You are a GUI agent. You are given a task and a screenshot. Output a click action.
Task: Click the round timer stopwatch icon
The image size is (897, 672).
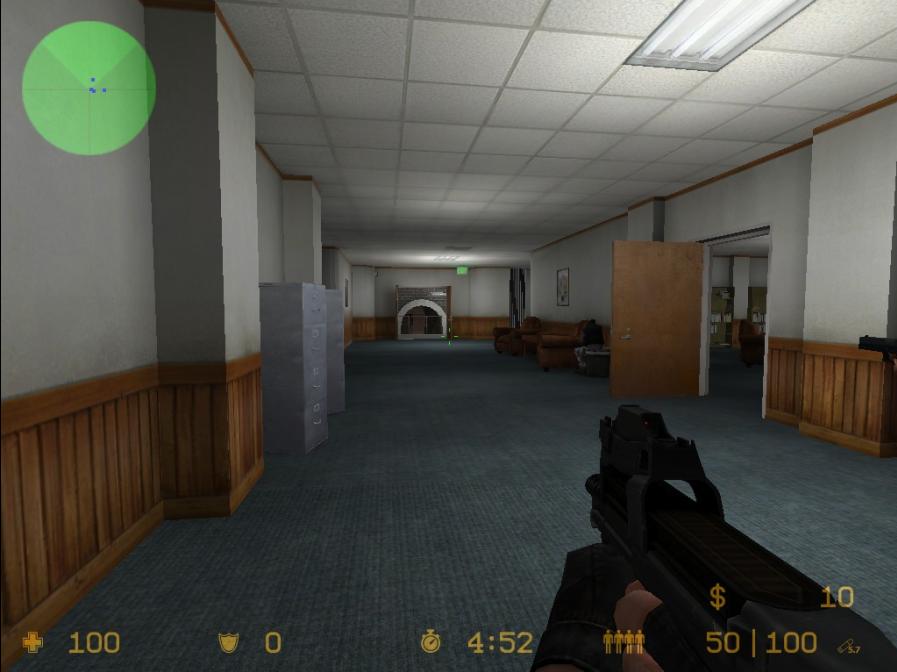click(431, 642)
